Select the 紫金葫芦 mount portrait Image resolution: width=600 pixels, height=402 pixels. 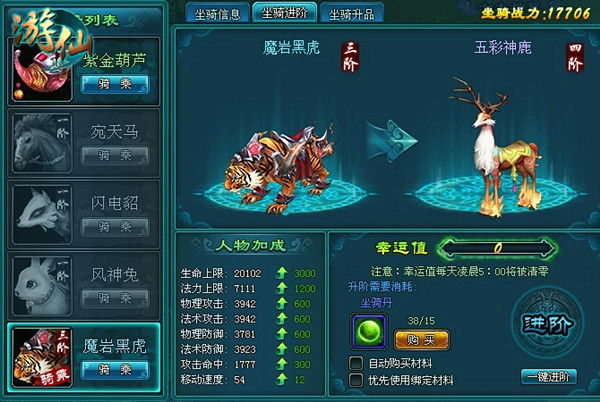click(43, 71)
